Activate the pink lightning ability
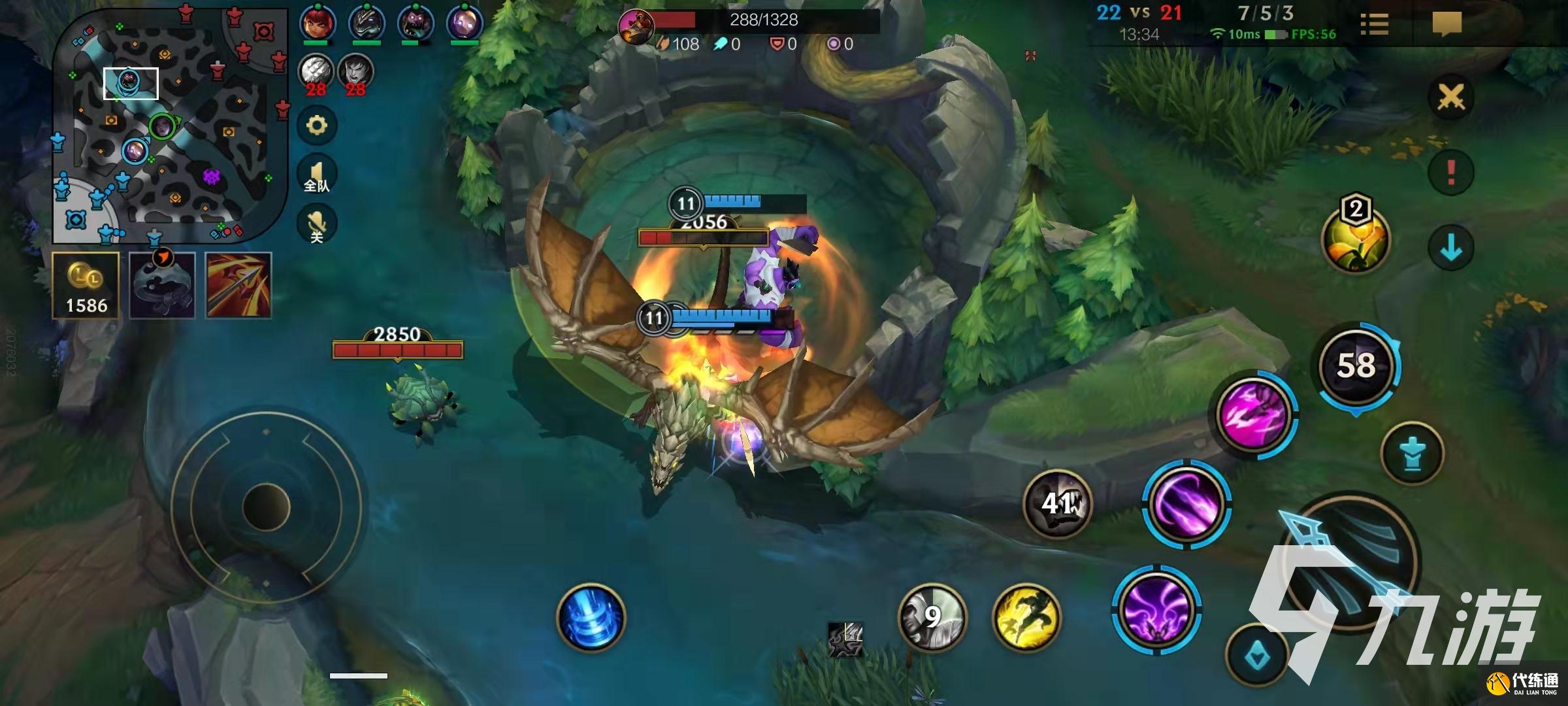Screen dimensions: 1568x706 [x=1254, y=413]
